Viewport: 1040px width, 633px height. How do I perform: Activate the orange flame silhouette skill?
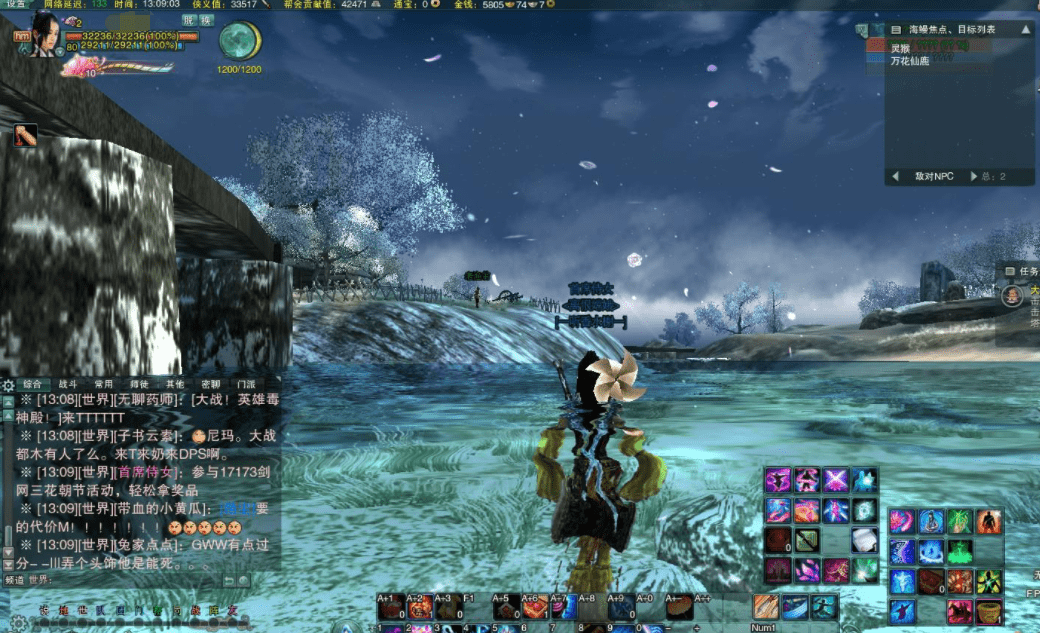pyautogui.click(x=989, y=522)
